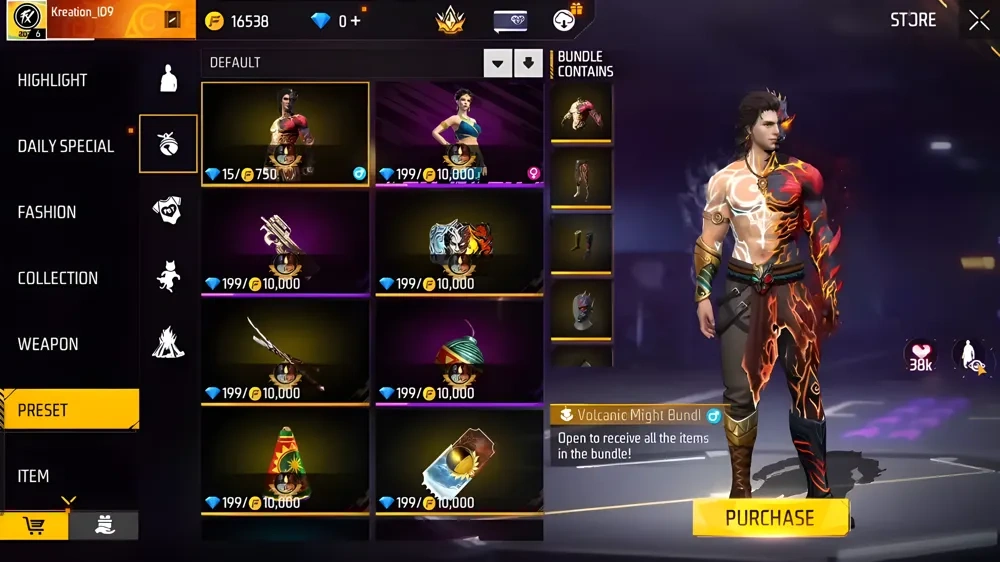Select the male bundle priced 15 diamonds
This screenshot has height=562, width=1000.
point(285,134)
